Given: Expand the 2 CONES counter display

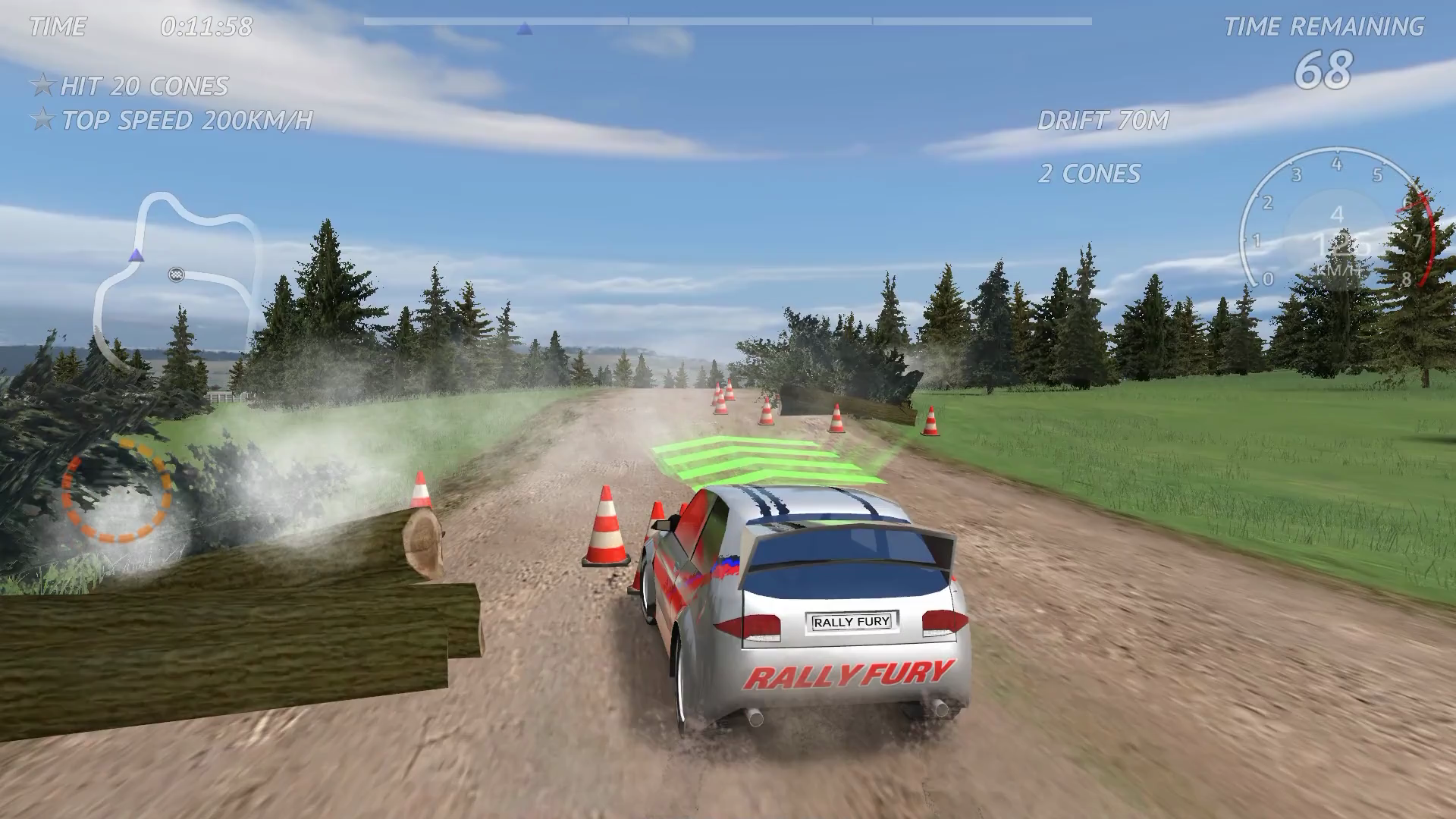Looking at the screenshot, I should 1090,174.
